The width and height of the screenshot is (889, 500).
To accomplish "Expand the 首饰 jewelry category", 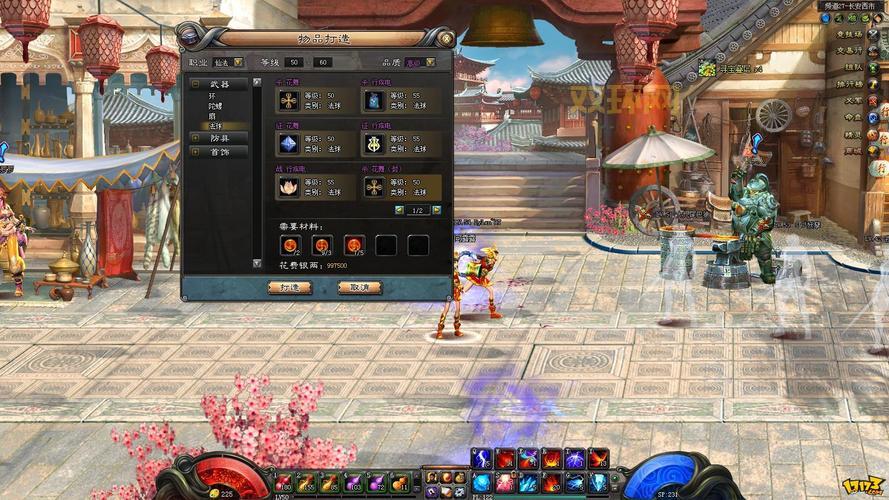I will 195,152.
